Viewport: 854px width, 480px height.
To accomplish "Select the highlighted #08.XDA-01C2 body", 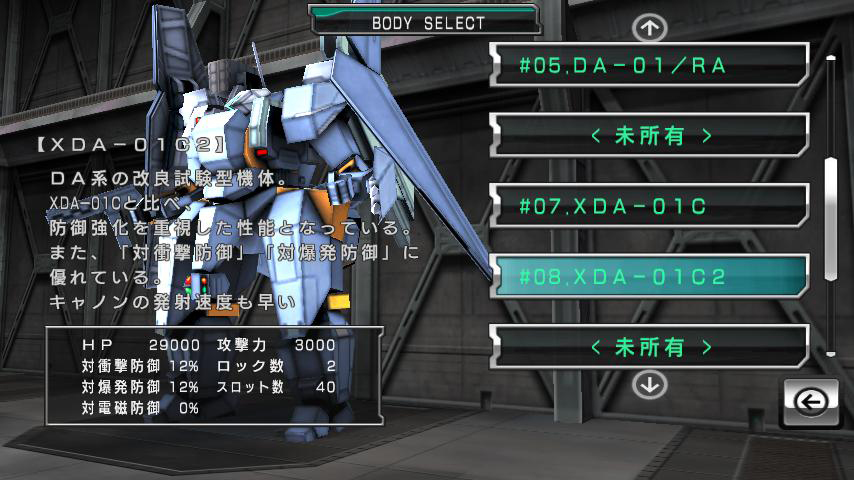I will (x=649, y=277).
